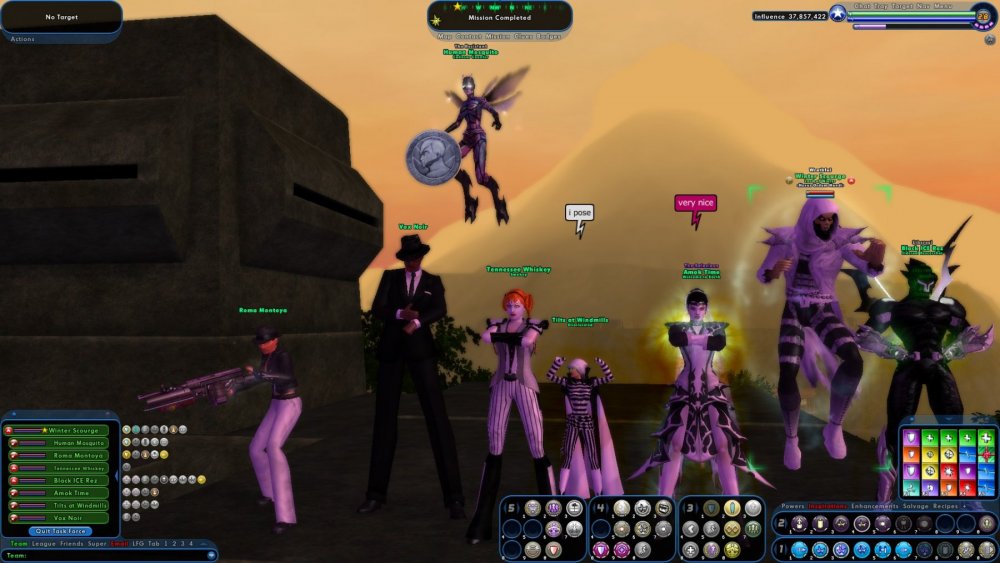This screenshot has height=563, width=1000.
Task: Switch to the League chat tab
Action: (43, 543)
